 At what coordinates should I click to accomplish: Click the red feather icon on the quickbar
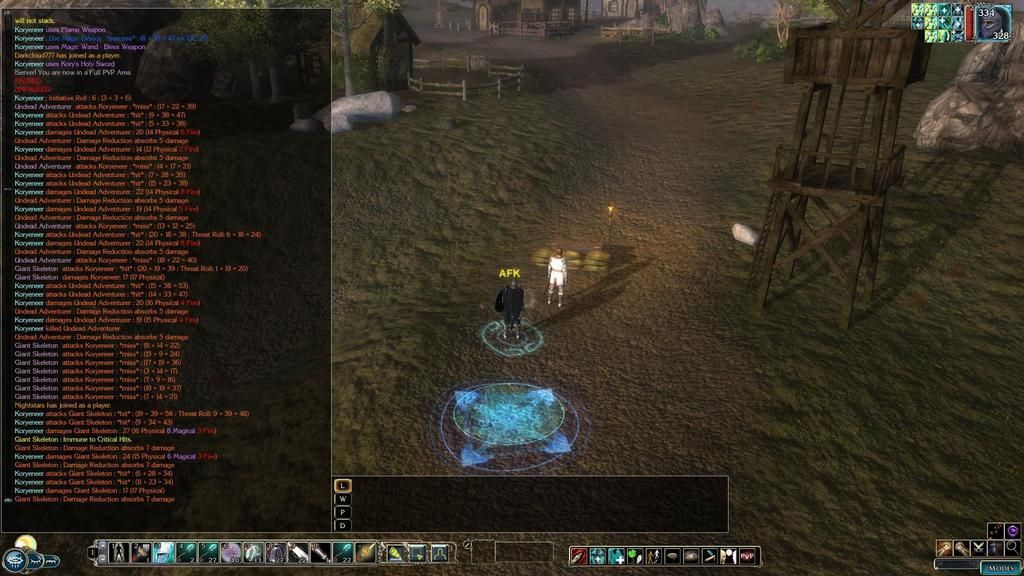(579, 555)
